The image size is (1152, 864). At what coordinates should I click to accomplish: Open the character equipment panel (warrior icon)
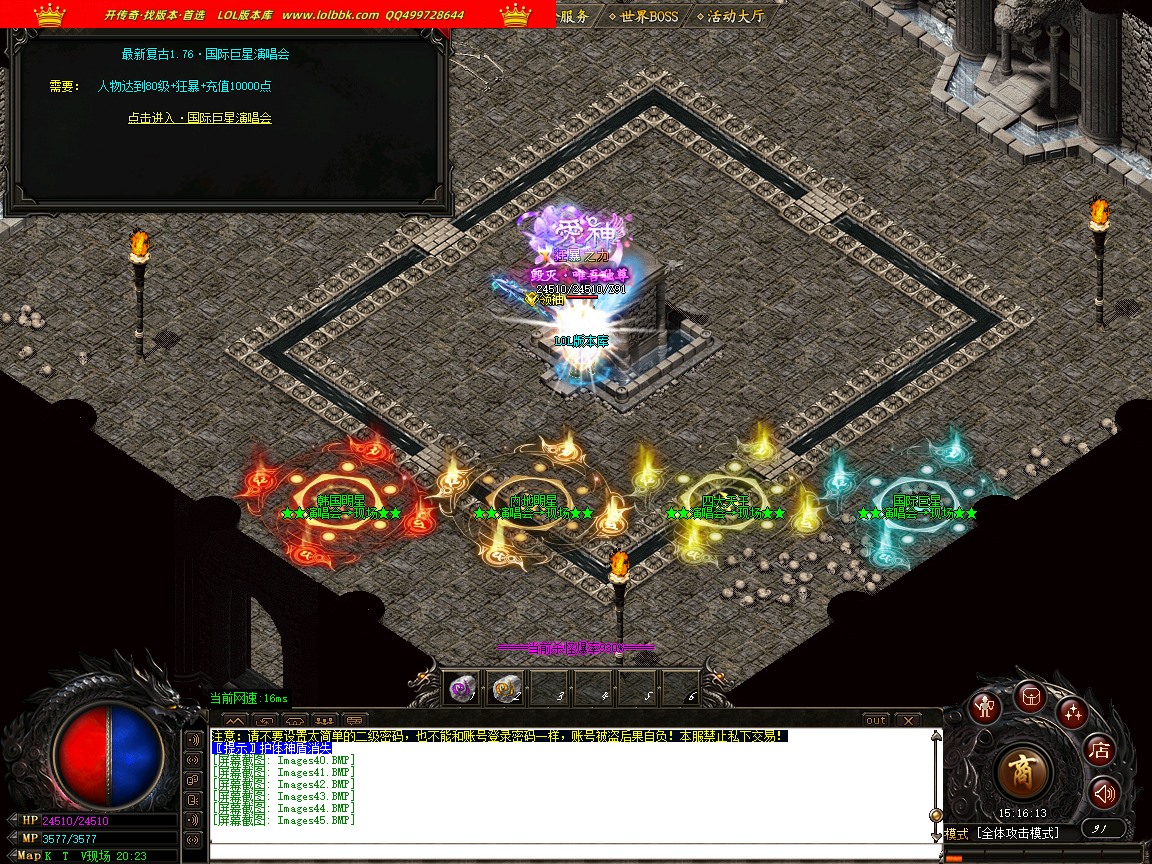pos(986,706)
